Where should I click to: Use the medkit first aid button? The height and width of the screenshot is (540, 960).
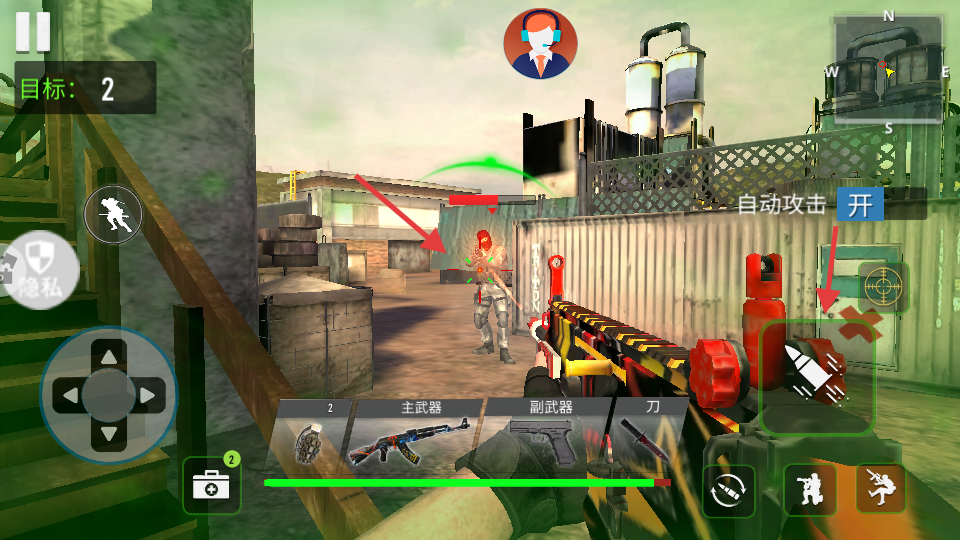(211, 486)
